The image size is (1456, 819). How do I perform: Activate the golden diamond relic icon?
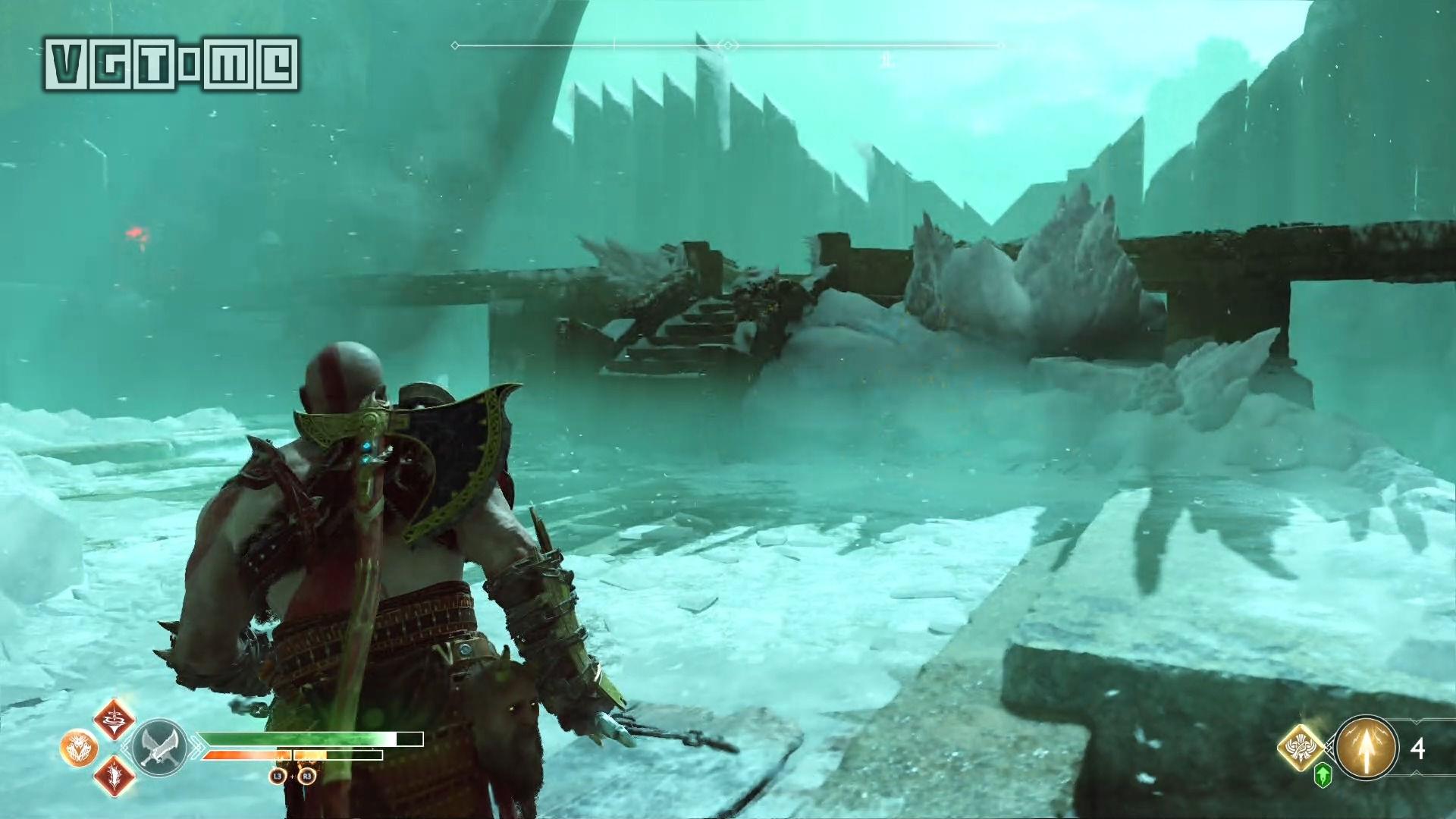1301,748
